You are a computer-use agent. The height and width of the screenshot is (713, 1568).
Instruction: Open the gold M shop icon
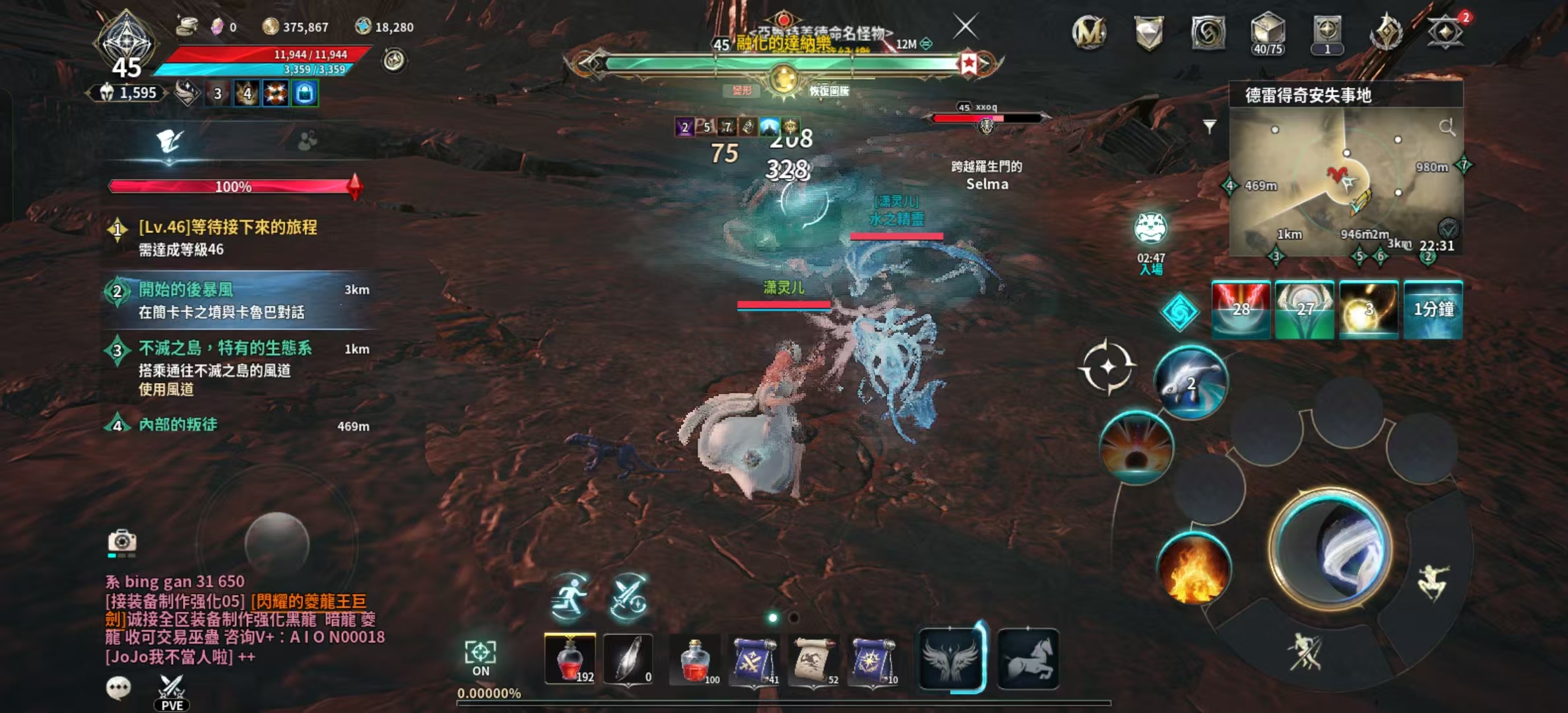pyautogui.click(x=1089, y=32)
